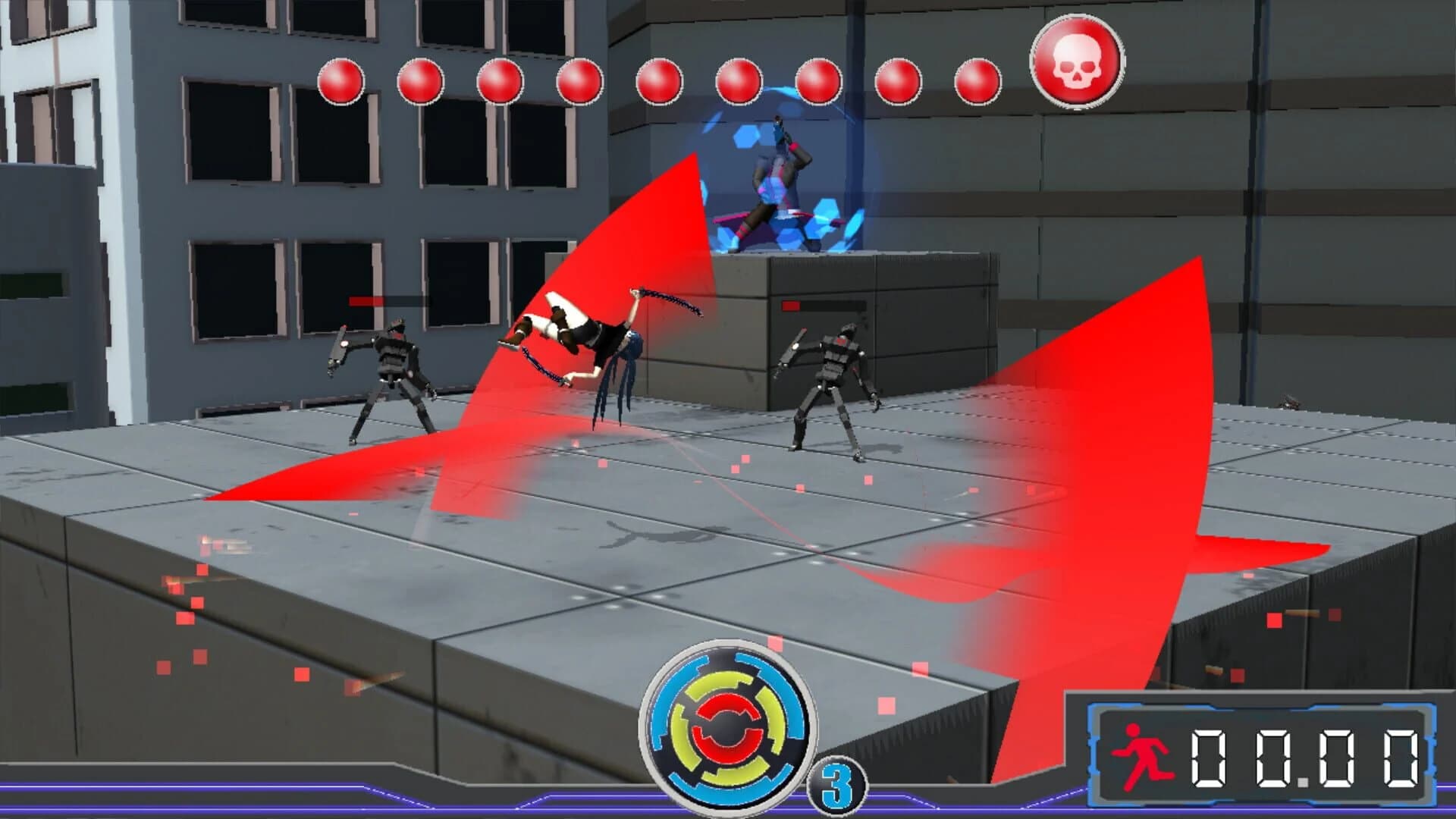
Task: Click the middle red dot of the tracker
Action: pos(659,80)
